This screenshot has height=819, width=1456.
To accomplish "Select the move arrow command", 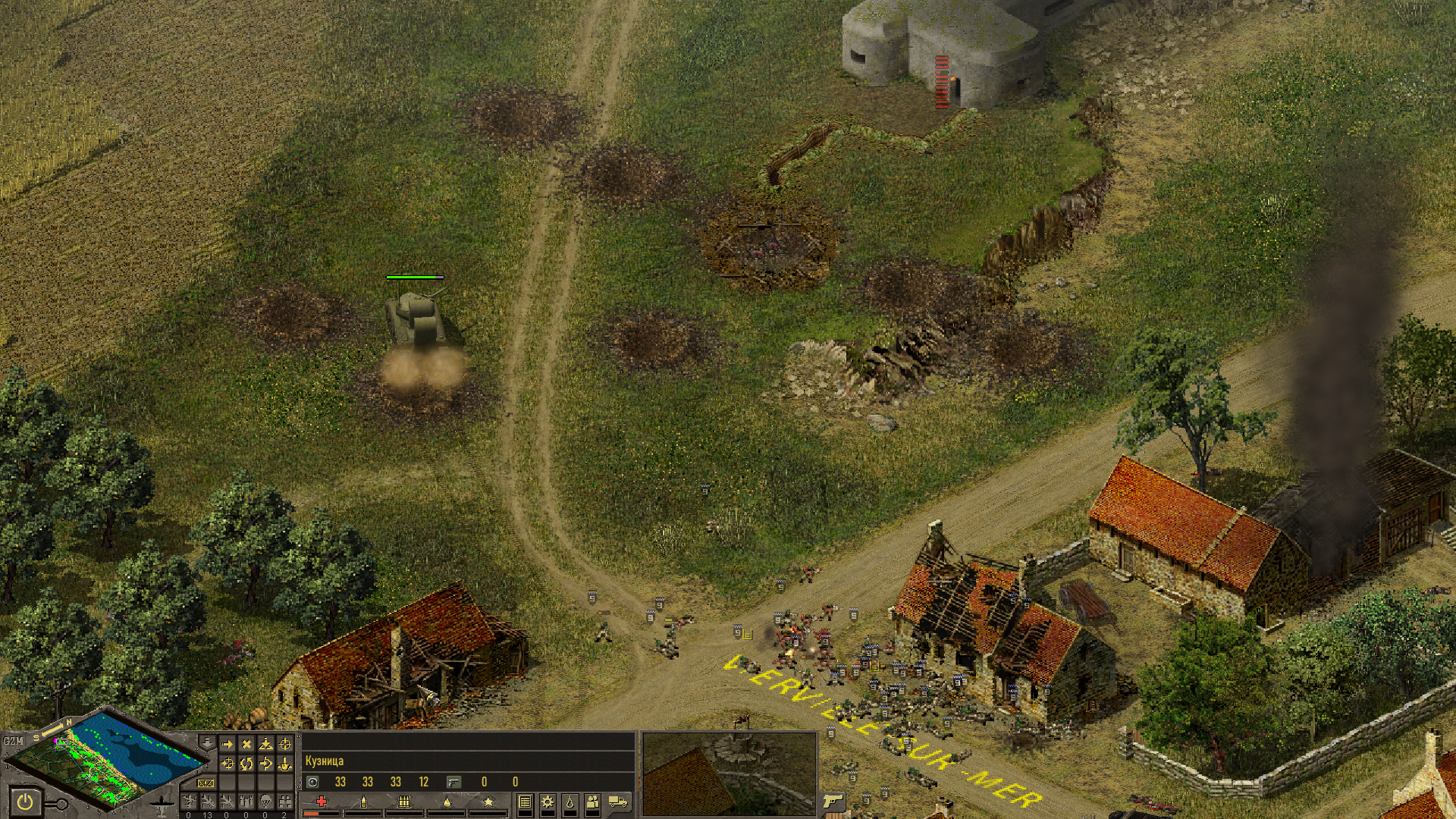I will 227,744.
